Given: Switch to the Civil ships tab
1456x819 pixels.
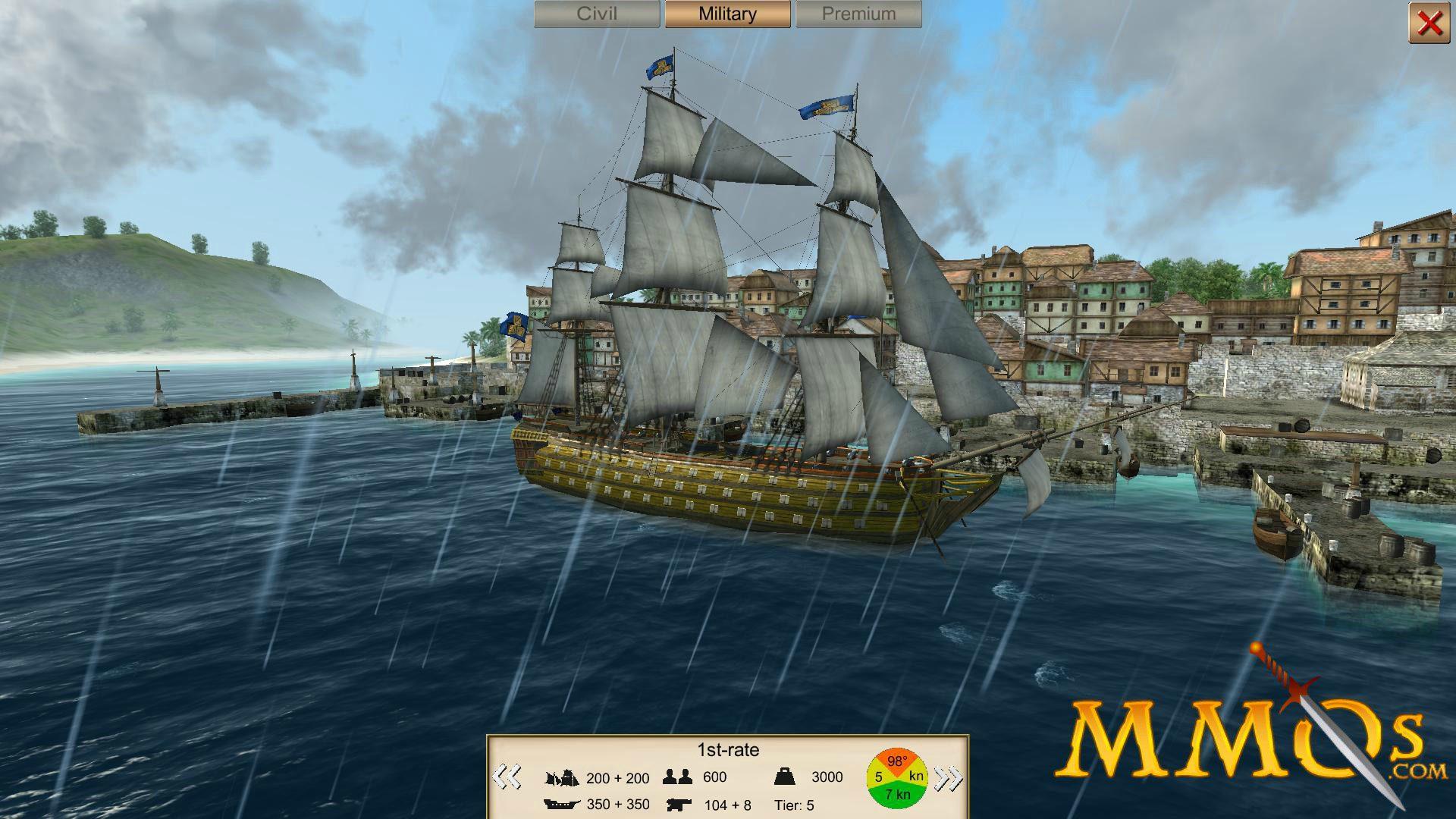Looking at the screenshot, I should (x=597, y=14).
